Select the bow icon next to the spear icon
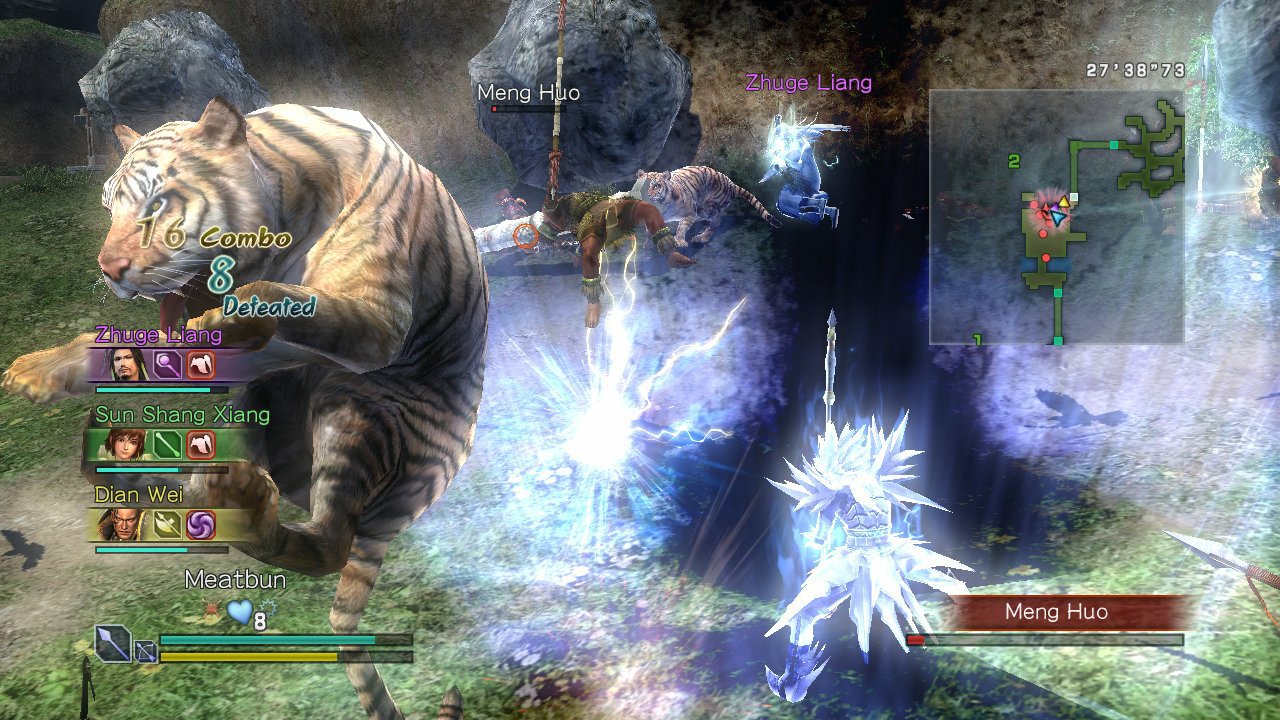1280x720 pixels. click(145, 653)
